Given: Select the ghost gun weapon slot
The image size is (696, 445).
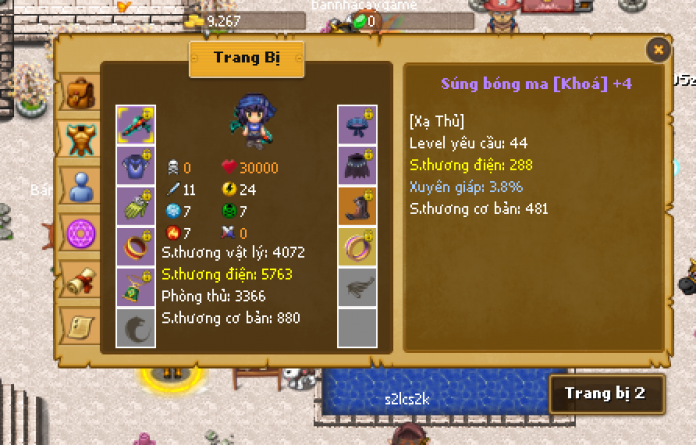Looking at the screenshot, I should (x=135, y=124).
